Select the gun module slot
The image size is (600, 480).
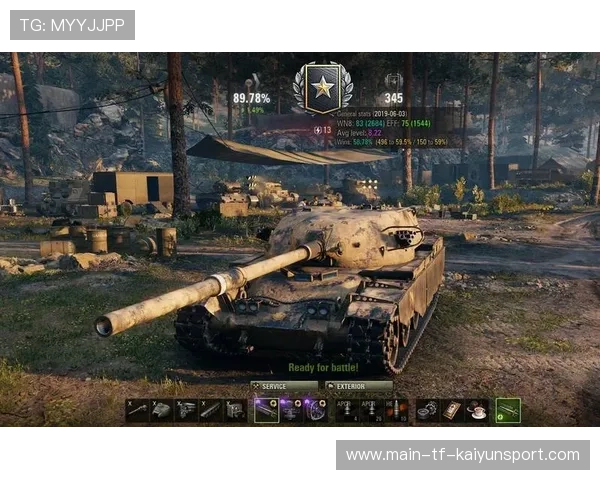tap(137, 410)
